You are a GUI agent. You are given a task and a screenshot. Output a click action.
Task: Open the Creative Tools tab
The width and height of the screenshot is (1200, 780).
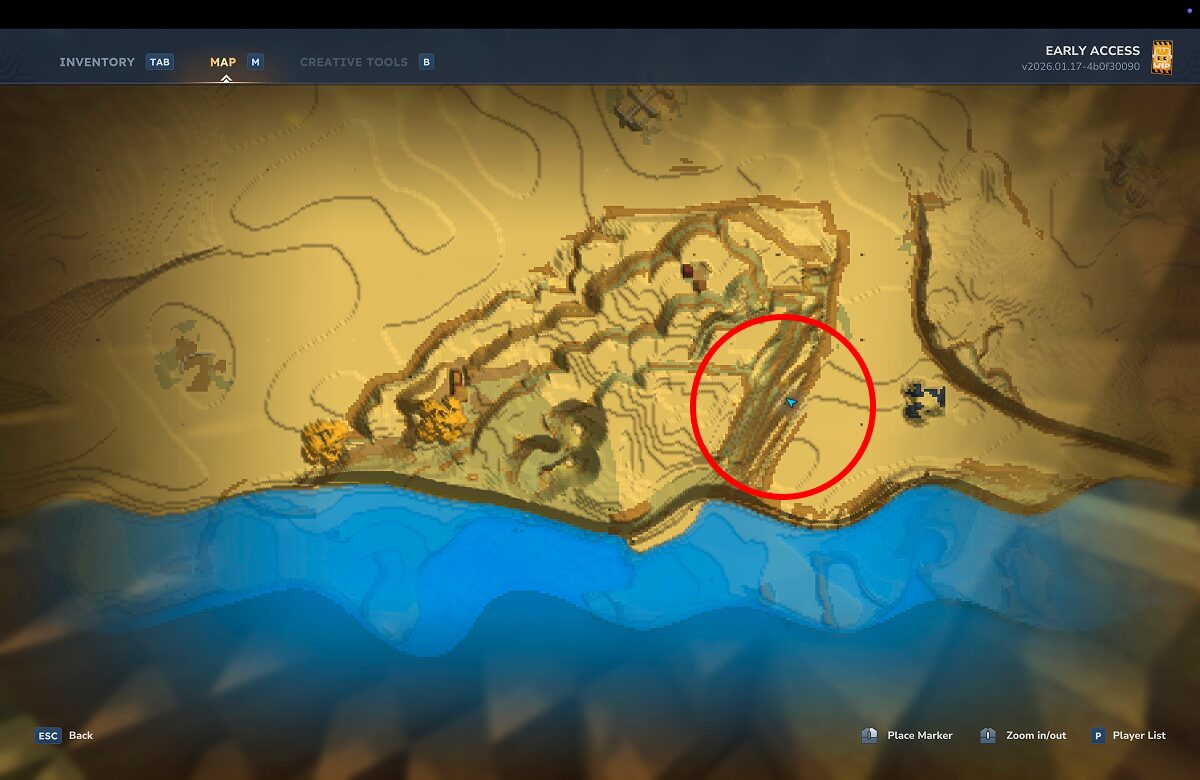click(x=353, y=62)
